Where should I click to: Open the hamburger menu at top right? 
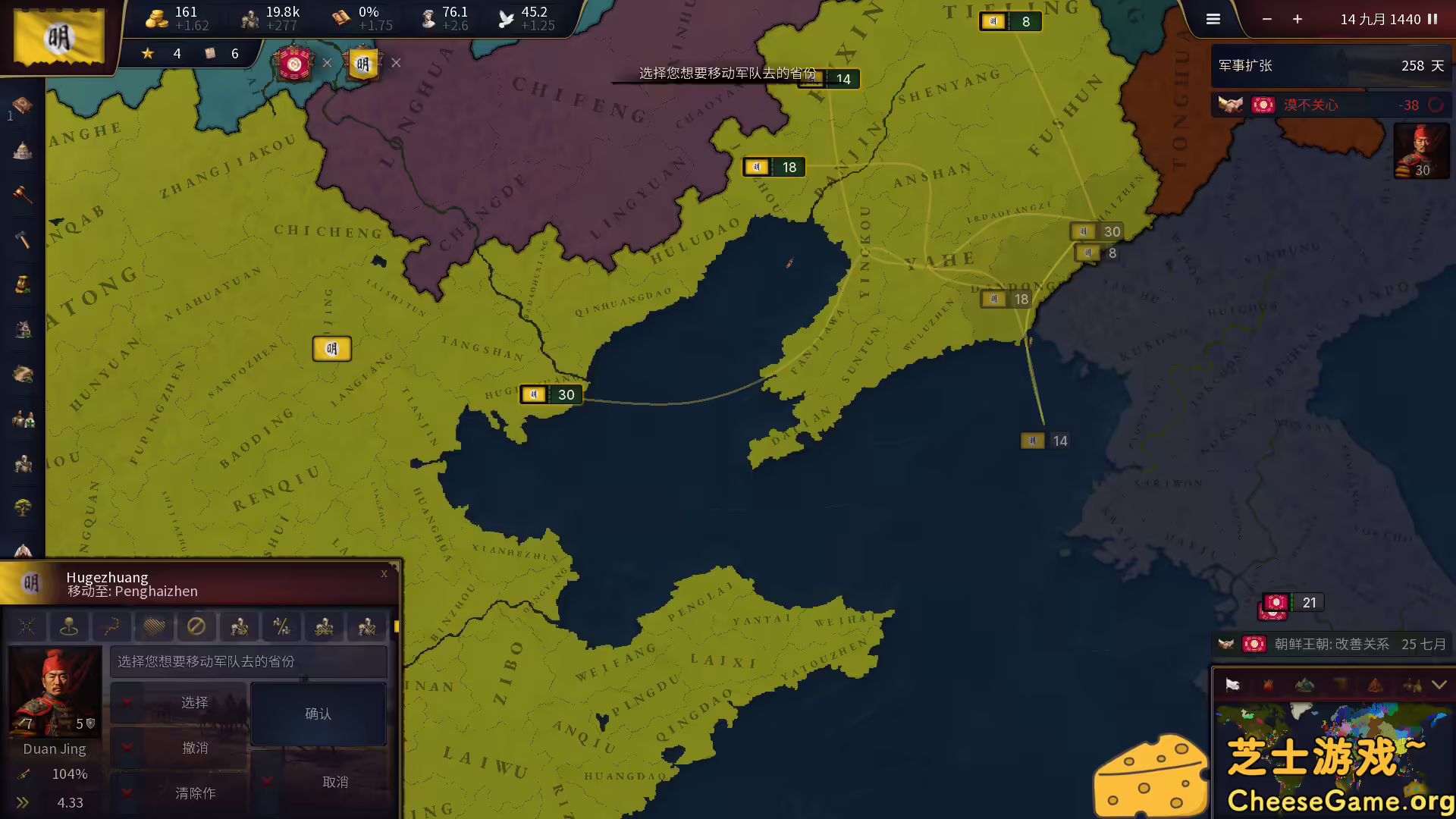pyautogui.click(x=1213, y=19)
